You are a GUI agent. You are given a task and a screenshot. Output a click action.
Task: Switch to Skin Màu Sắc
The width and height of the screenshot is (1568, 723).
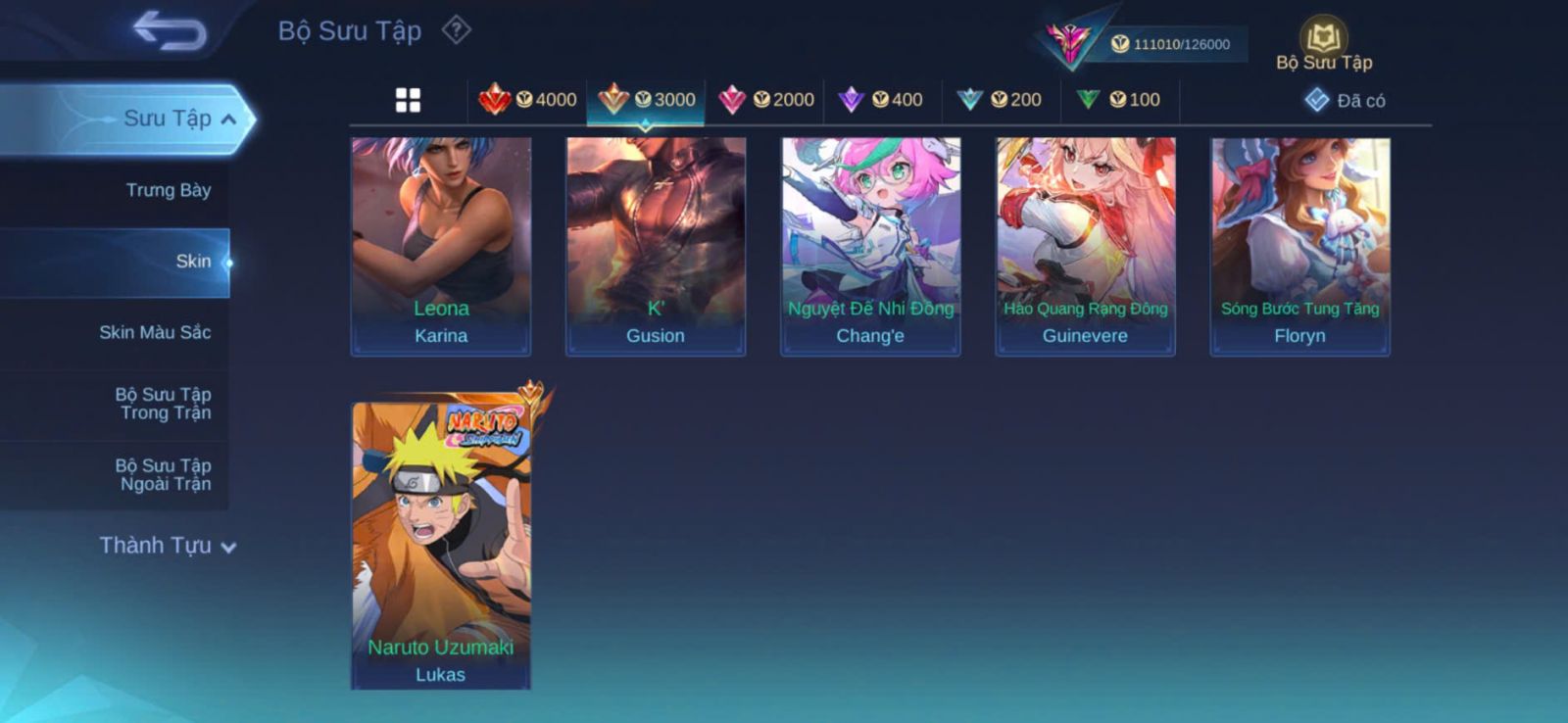coord(155,332)
